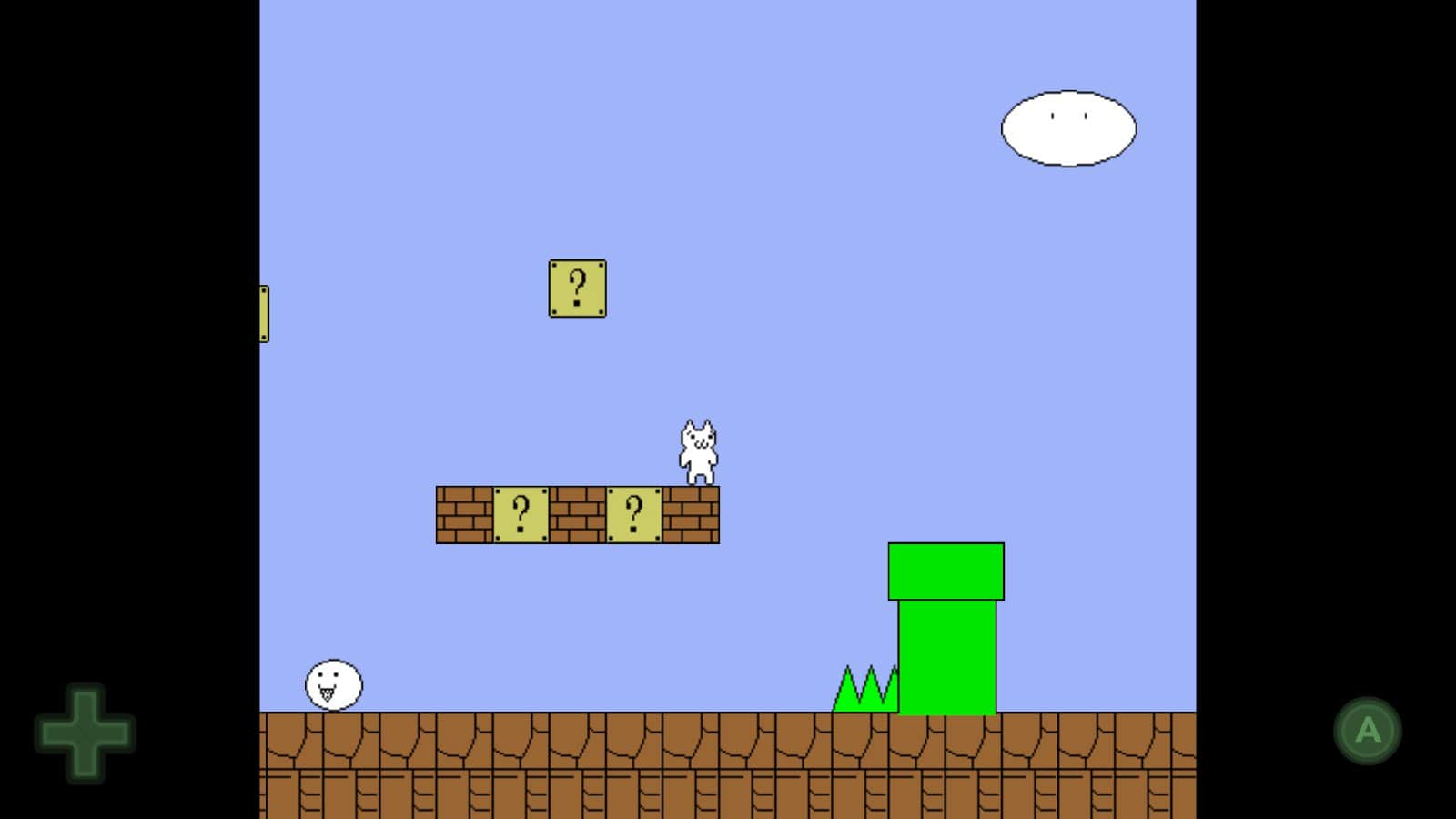Screen dimensions: 1456x819
Task: Hit the right question block in the brick row
Action: pos(633,514)
